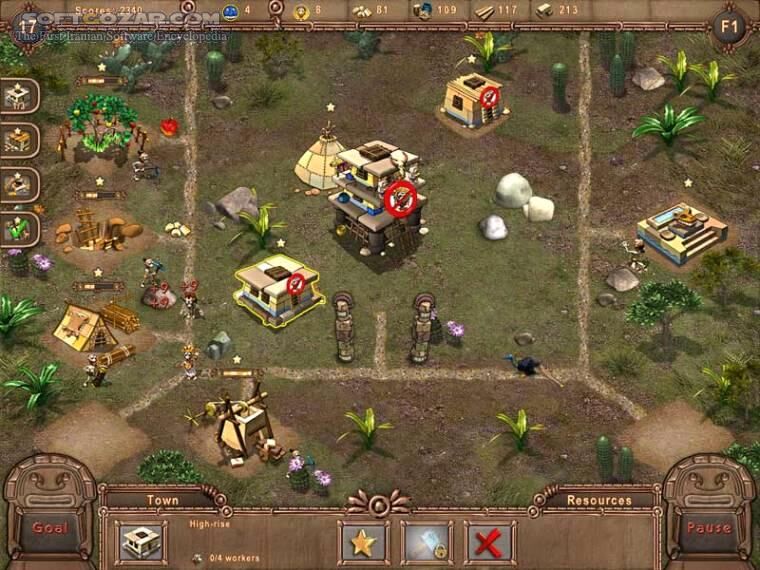Image resolution: width=760 pixels, height=570 pixels.
Task: Select the High-rise building portrait
Action: coord(141,542)
